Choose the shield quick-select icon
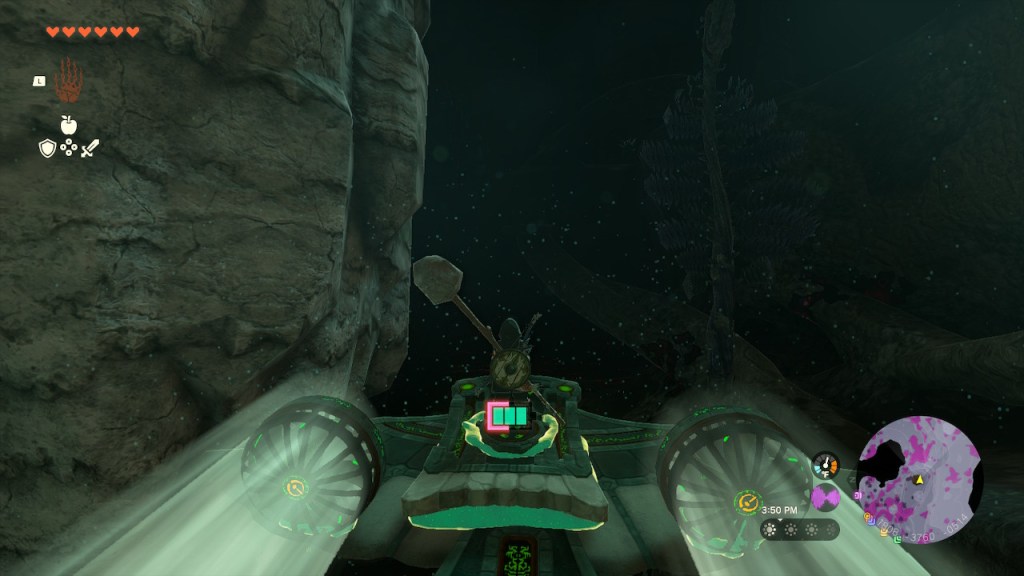Image resolution: width=1024 pixels, height=576 pixels. 46,149
